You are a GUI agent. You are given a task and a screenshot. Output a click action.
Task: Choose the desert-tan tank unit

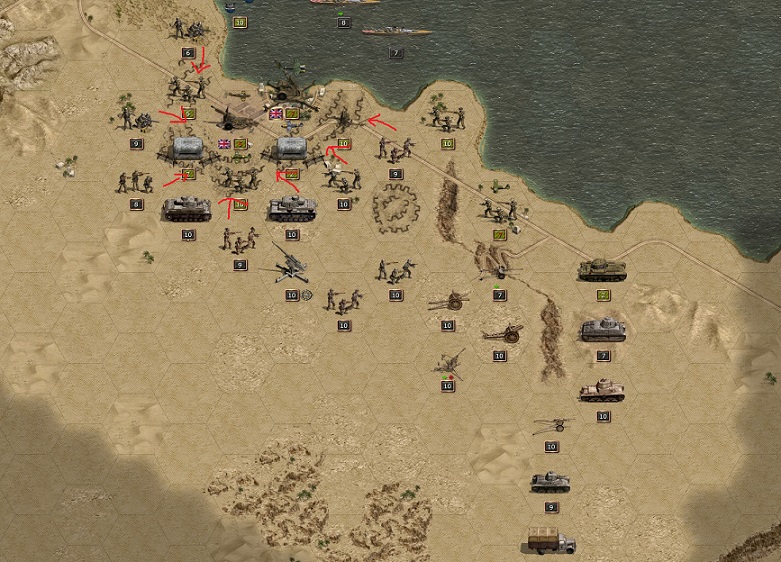[x=602, y=389]
